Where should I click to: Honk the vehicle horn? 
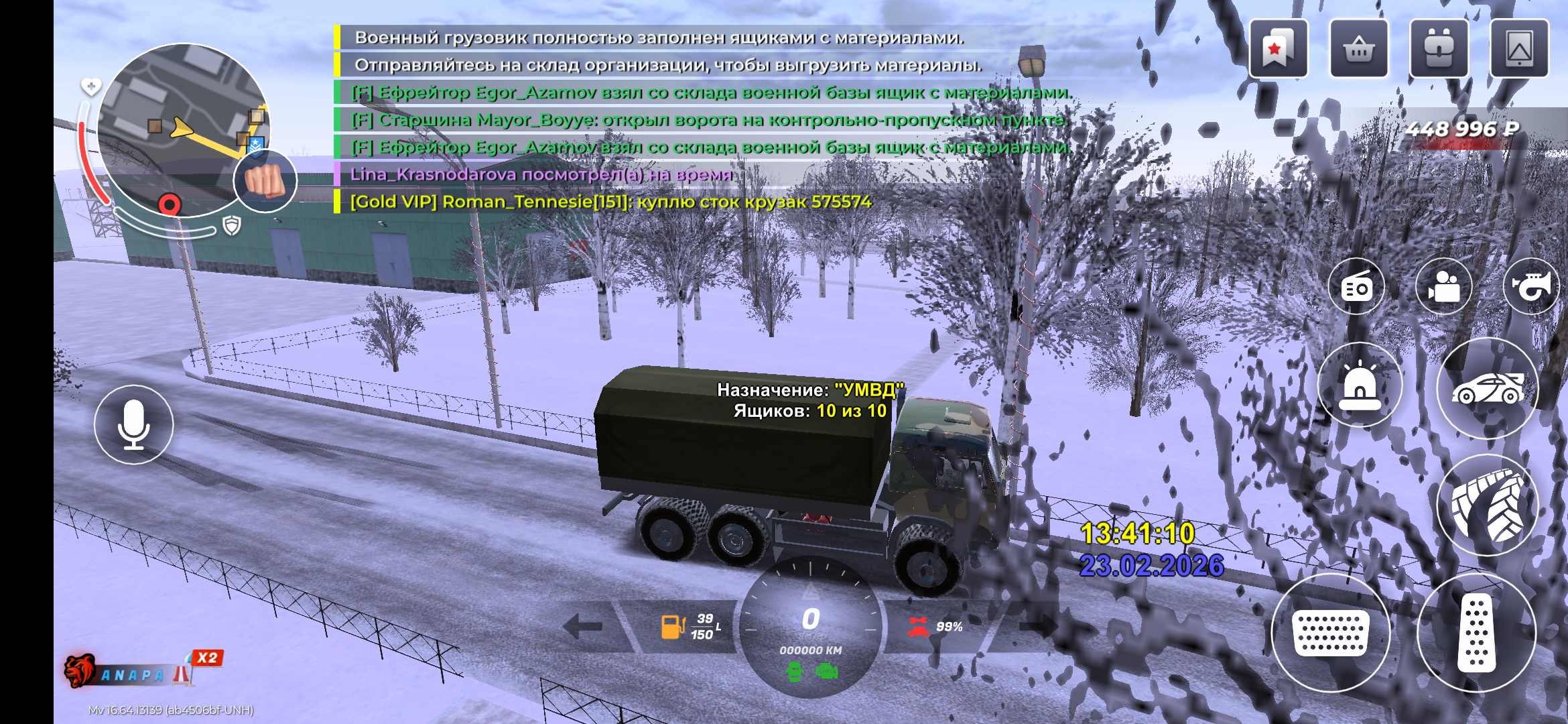pos(1532,287)
